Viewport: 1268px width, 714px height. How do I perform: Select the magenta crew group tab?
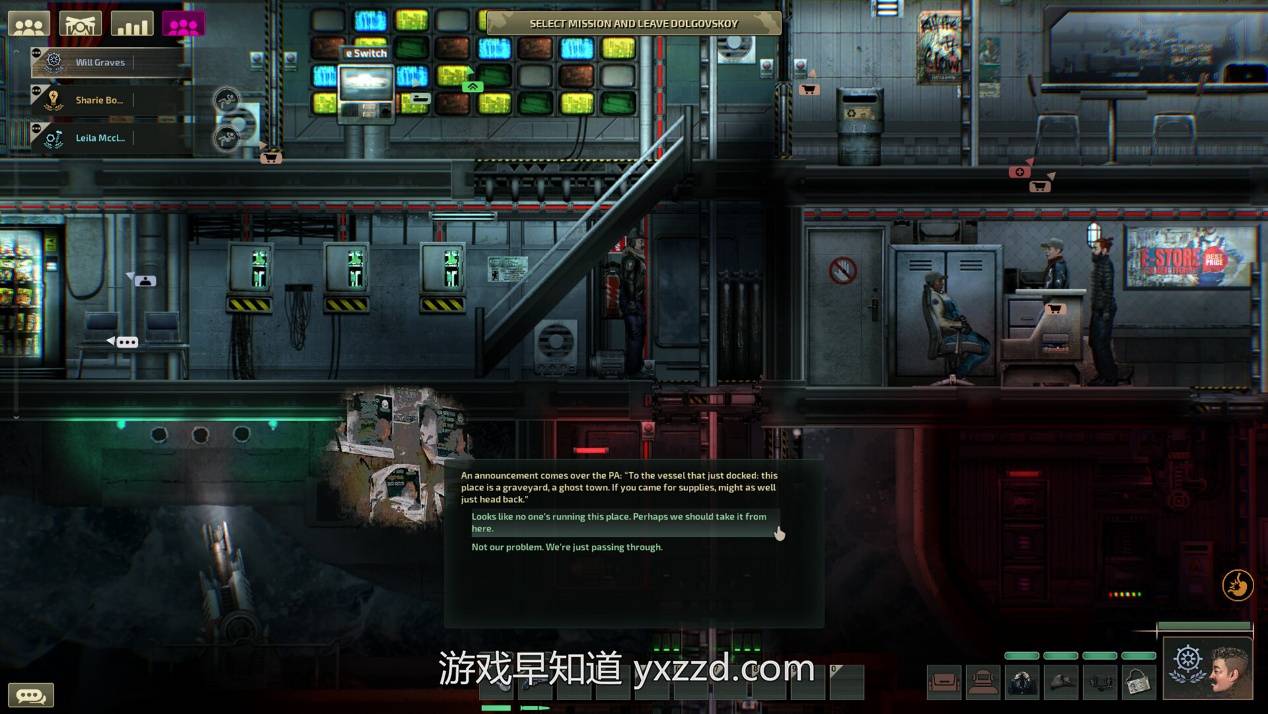[183, 25]
